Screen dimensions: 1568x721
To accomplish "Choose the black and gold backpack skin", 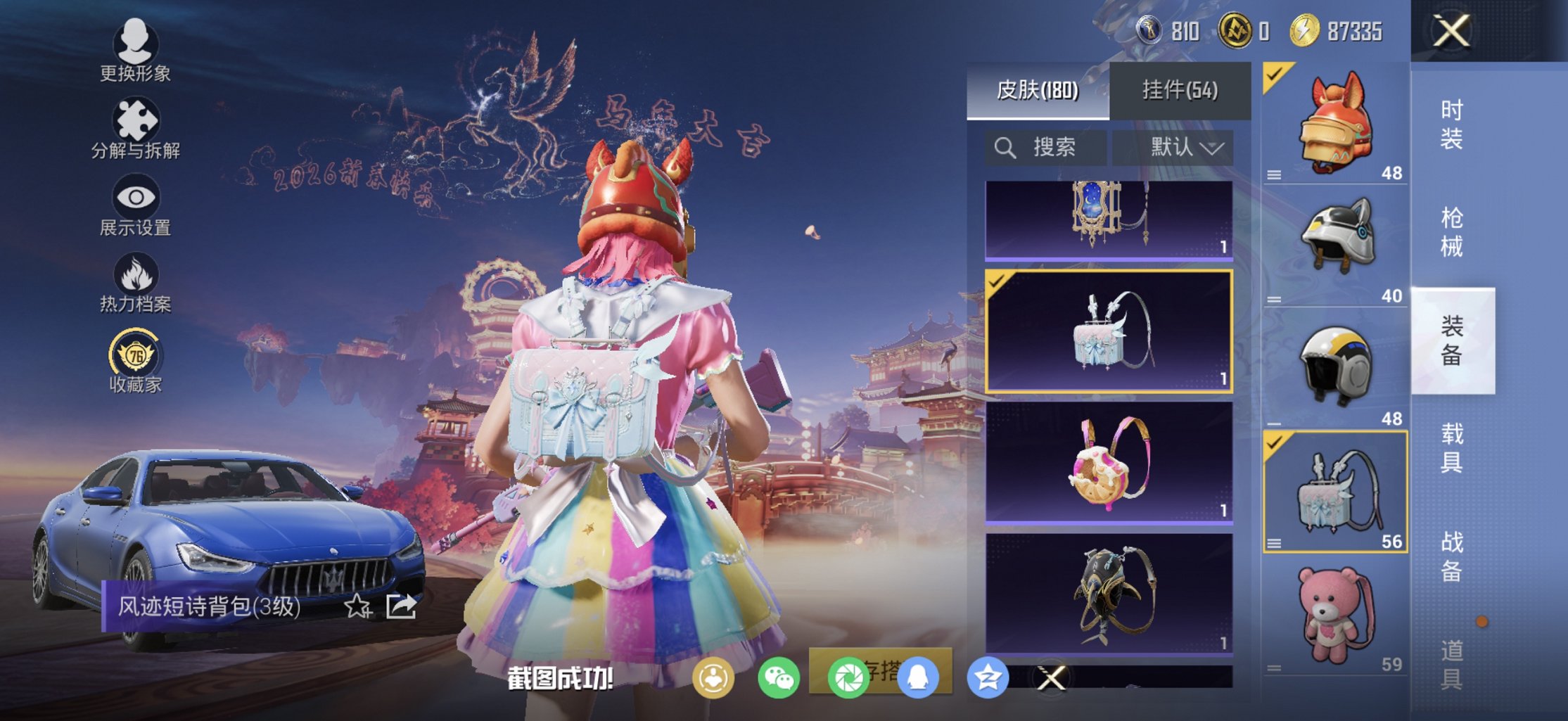I will point(1109,593).
